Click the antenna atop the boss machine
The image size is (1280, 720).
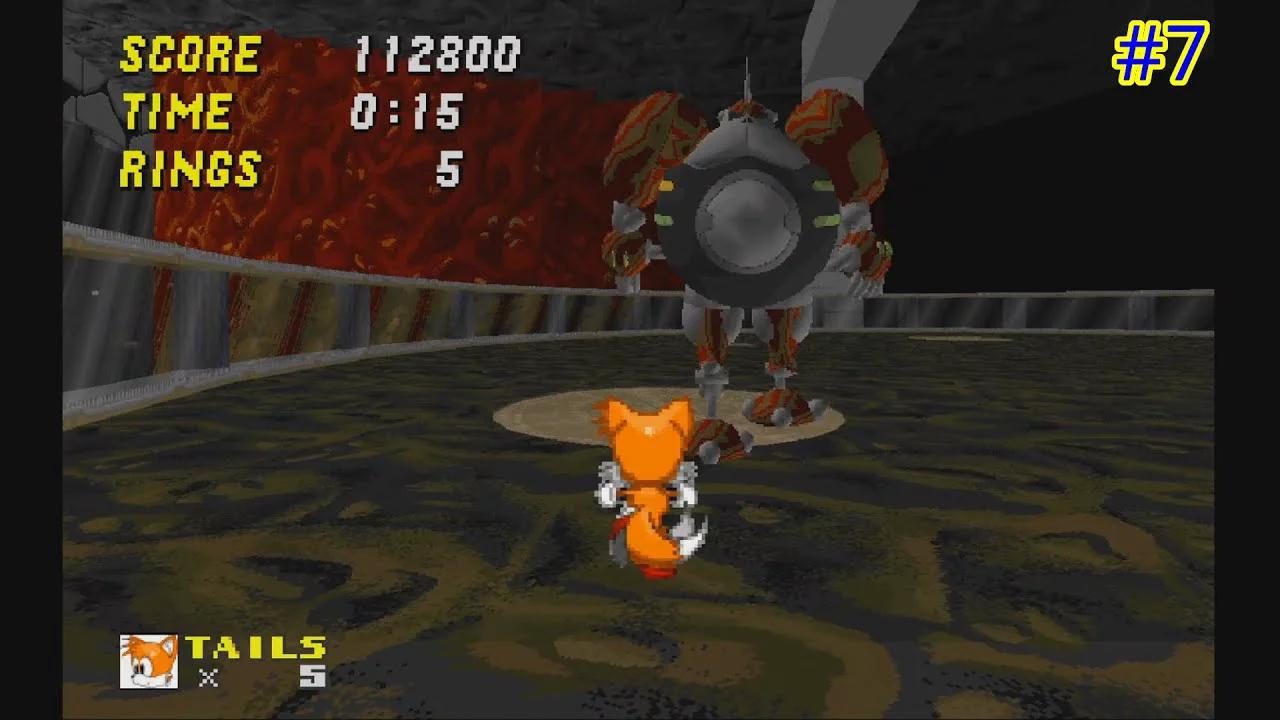click(x=749, y=80)
